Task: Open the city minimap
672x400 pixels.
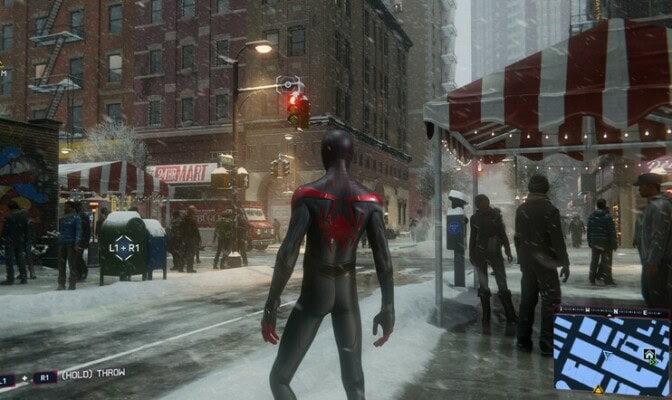Action: (x=610, y=356)
